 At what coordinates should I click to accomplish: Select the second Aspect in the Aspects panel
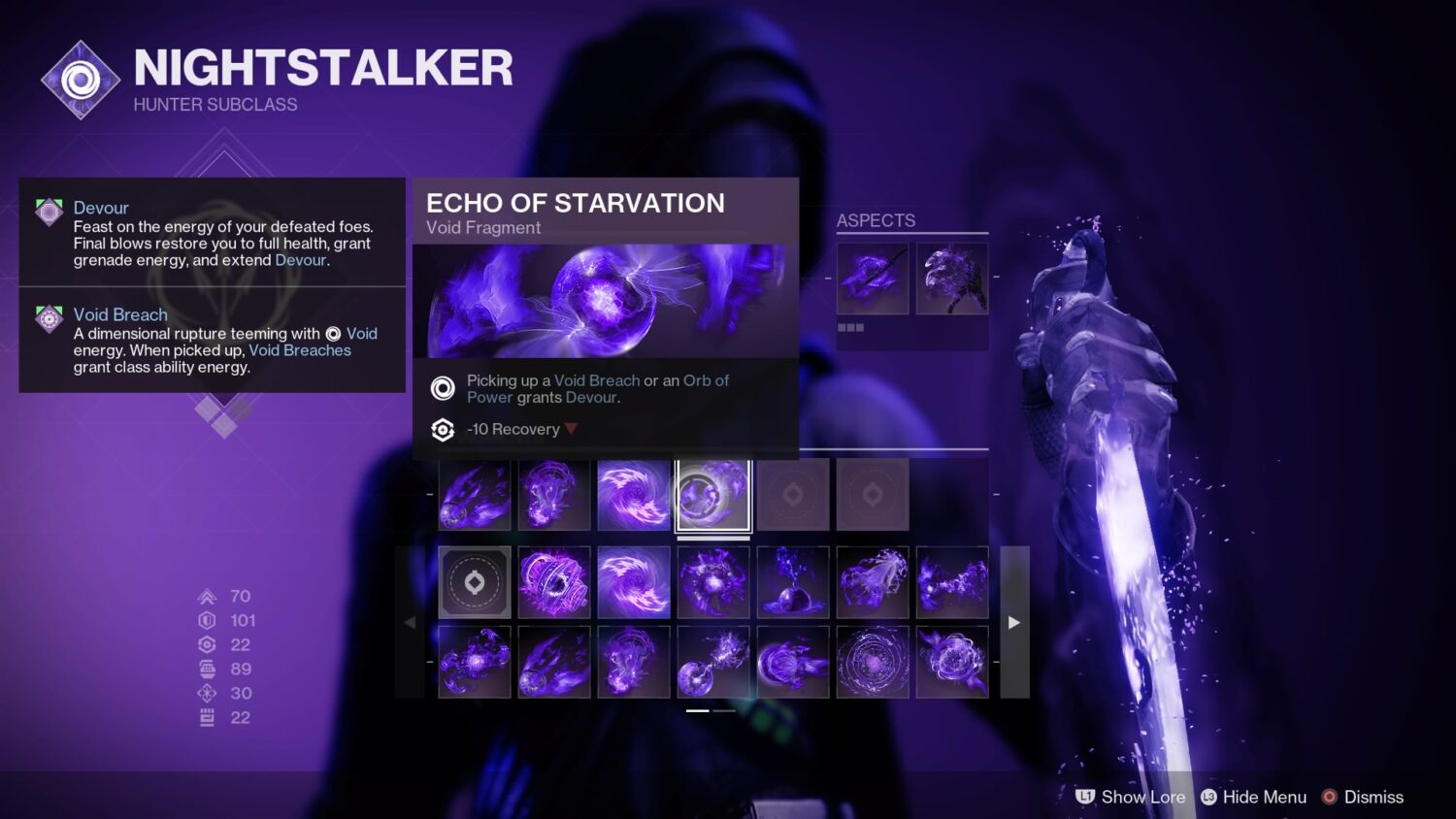pos(952,278)
